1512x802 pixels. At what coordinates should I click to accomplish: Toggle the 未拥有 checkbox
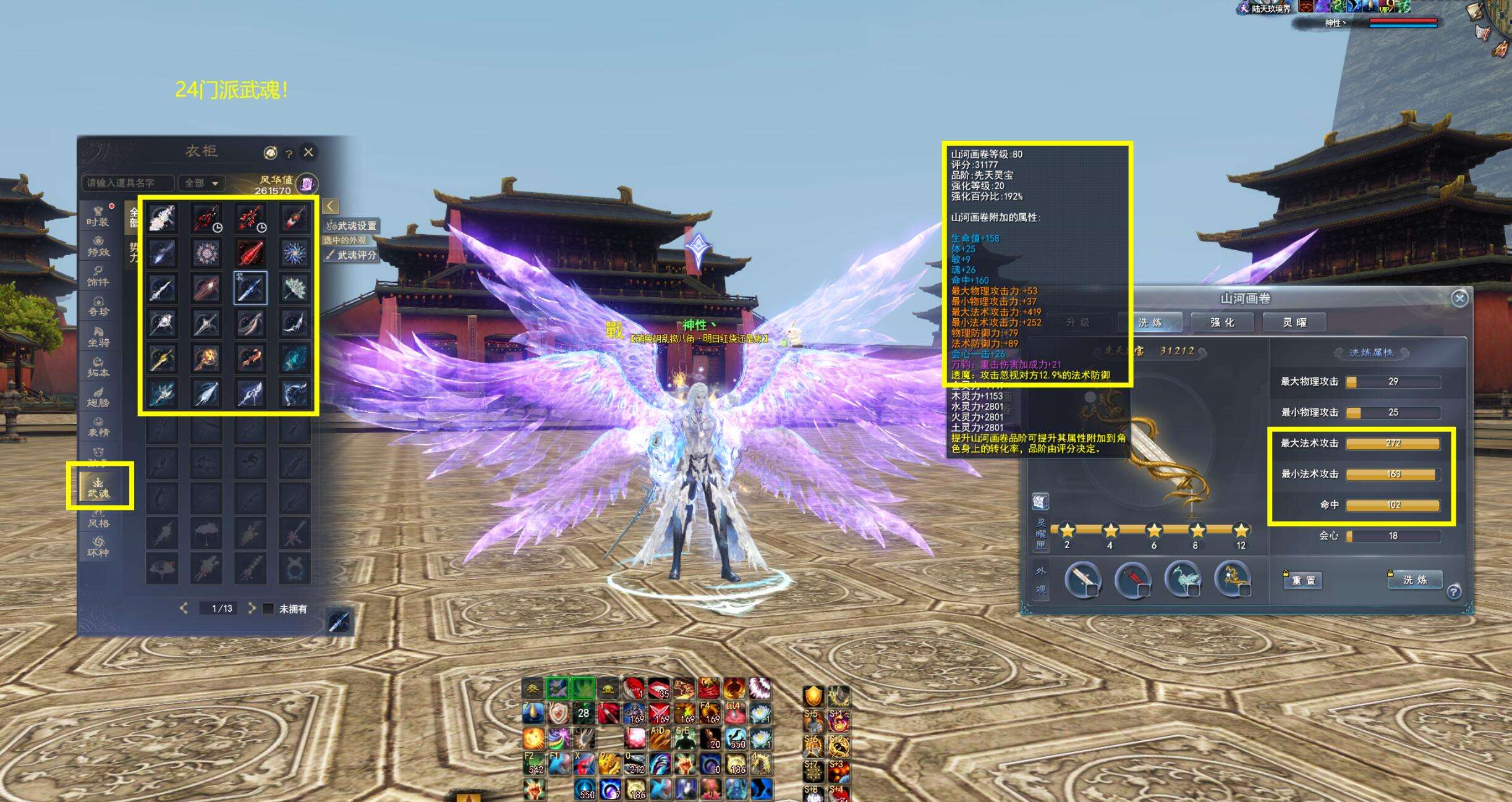268,609
